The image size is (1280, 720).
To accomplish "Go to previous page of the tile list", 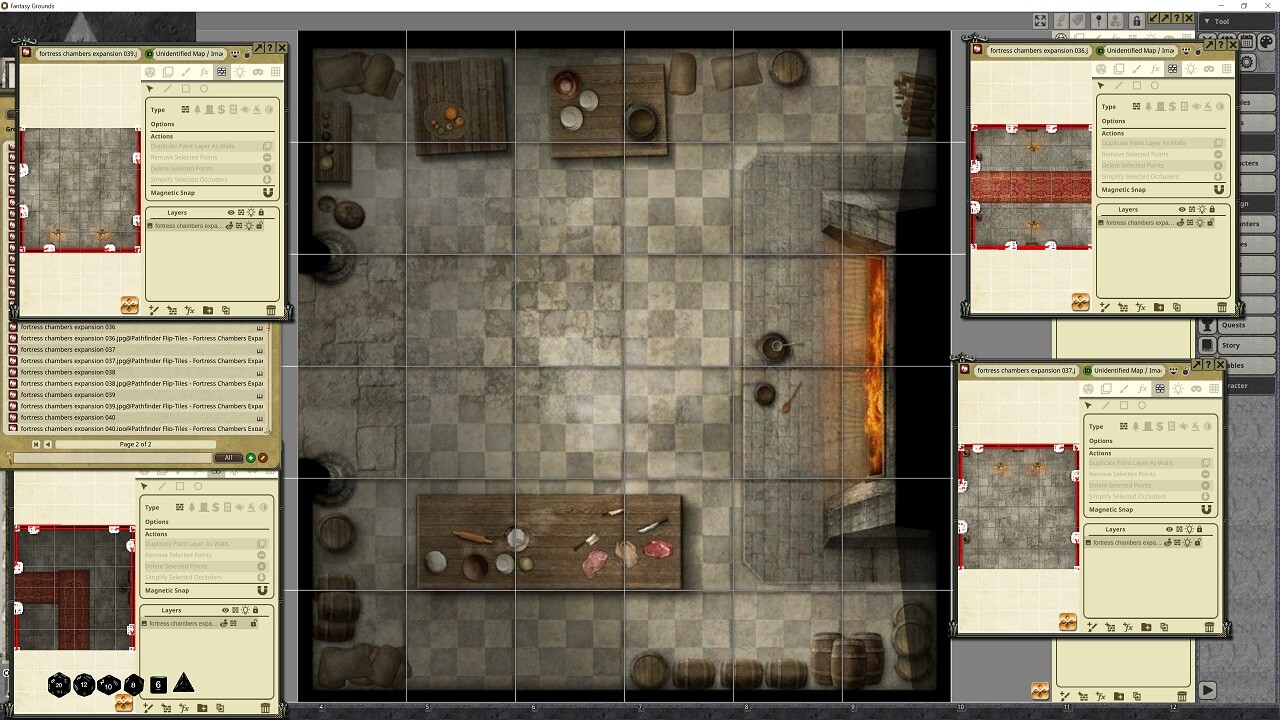I will (x=46, y=444).
